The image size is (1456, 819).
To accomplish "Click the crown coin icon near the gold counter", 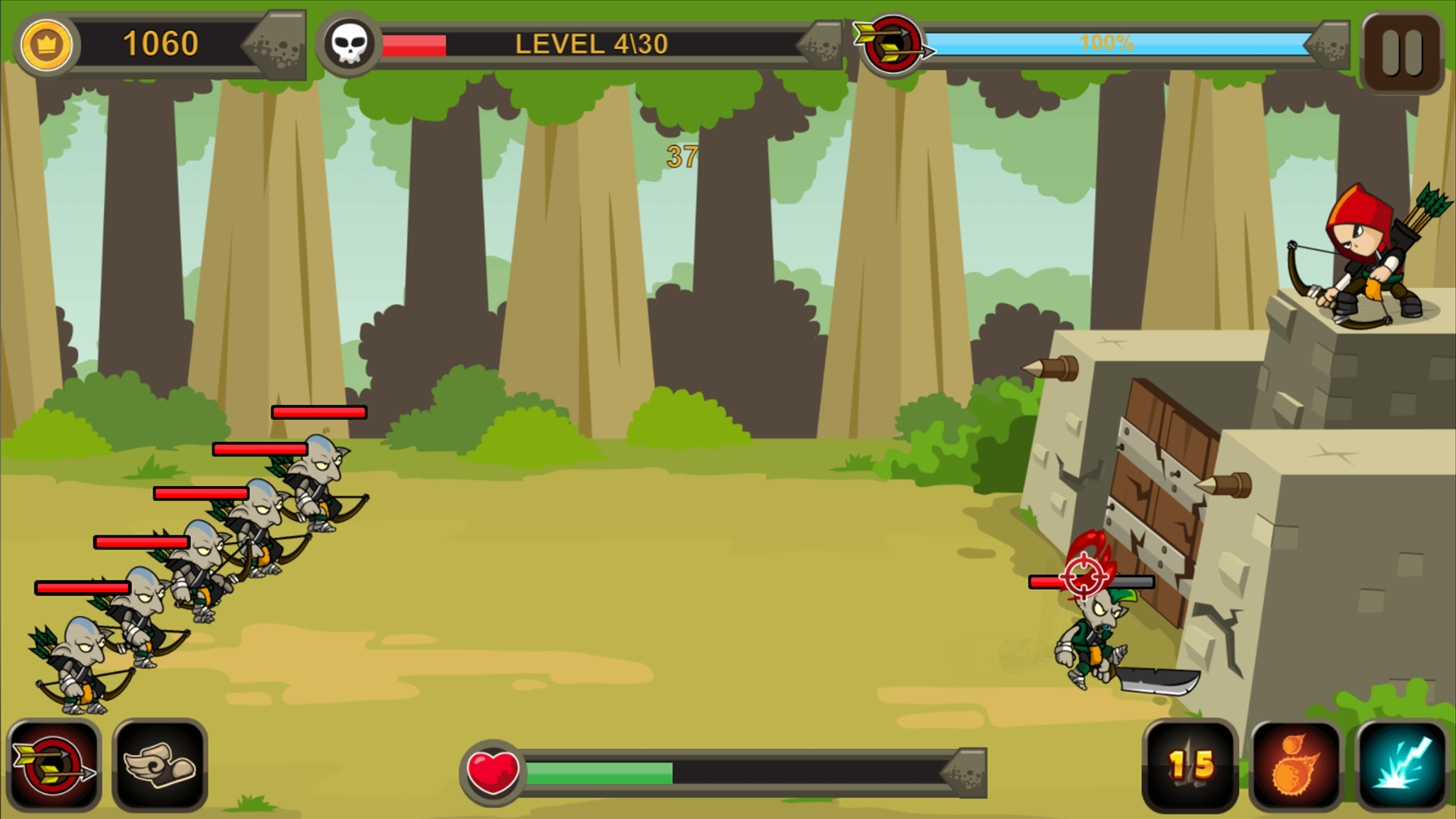I will [47, 45].
